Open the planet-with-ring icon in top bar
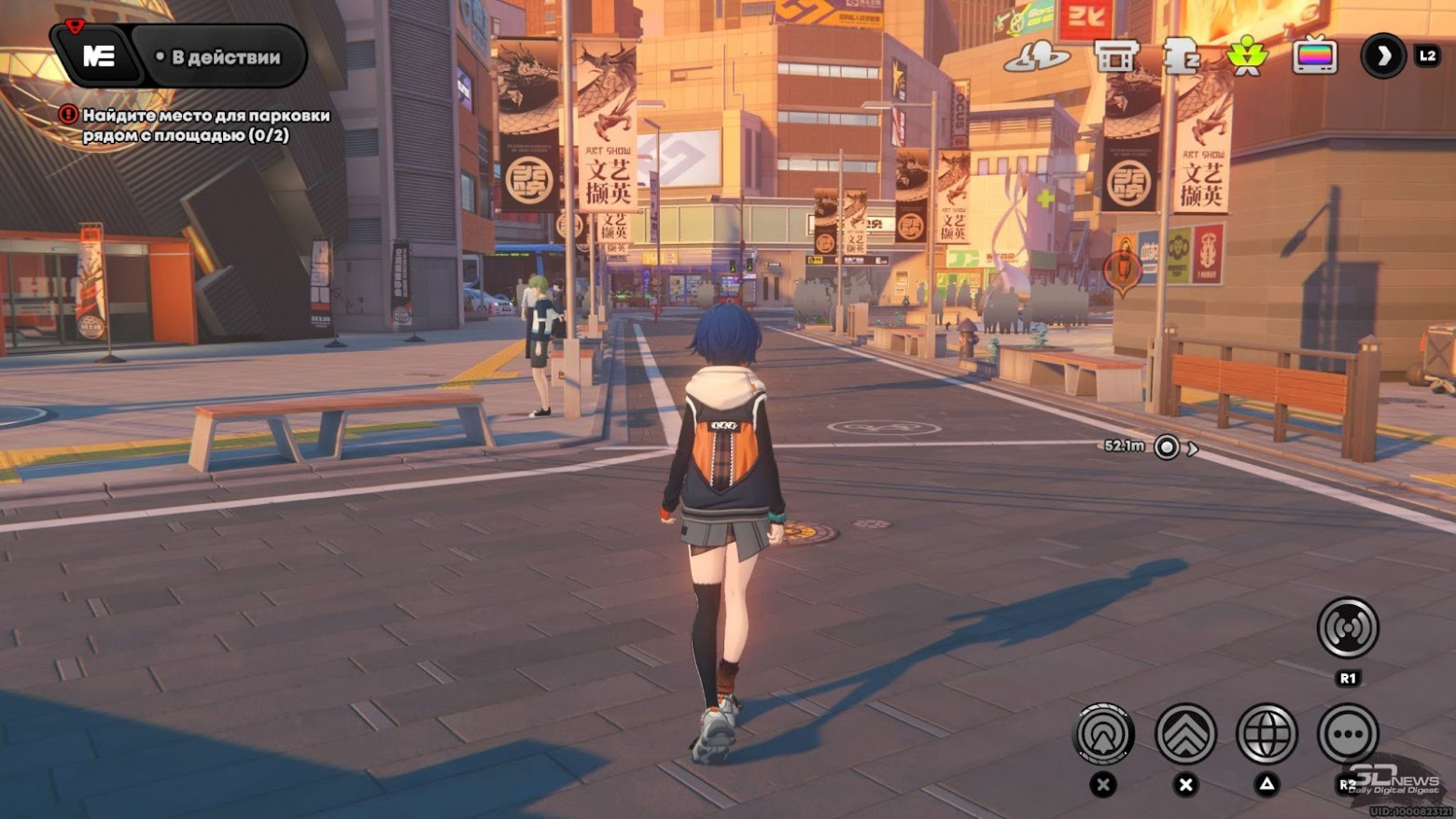The height and width of the screenshot is (819, 1456). click(x=1036, y=57)
